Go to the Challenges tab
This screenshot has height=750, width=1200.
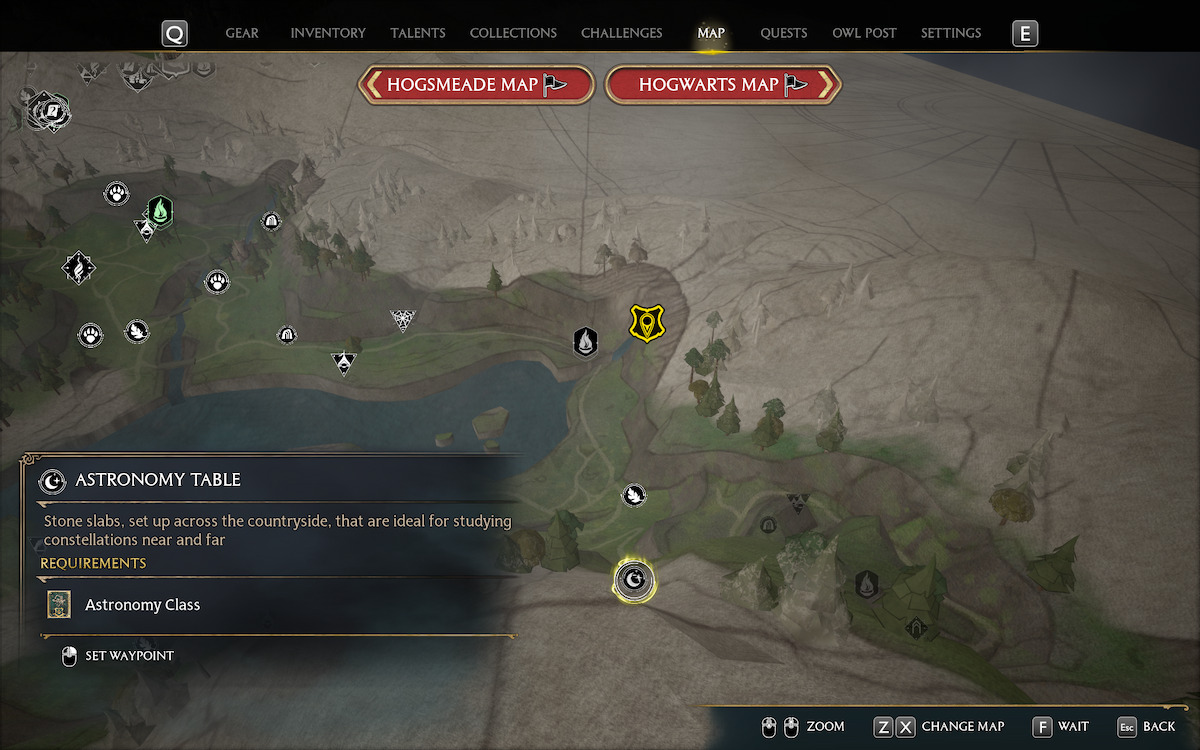coord(621,33)
